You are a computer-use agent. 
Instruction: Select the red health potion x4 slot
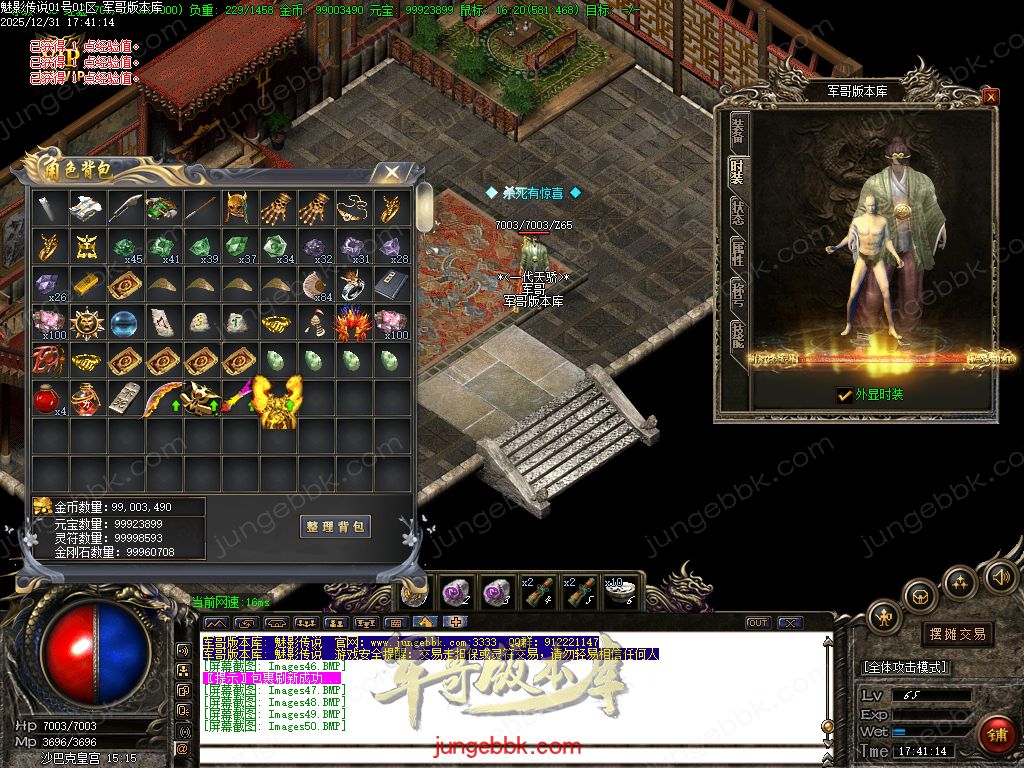[49, 398]
